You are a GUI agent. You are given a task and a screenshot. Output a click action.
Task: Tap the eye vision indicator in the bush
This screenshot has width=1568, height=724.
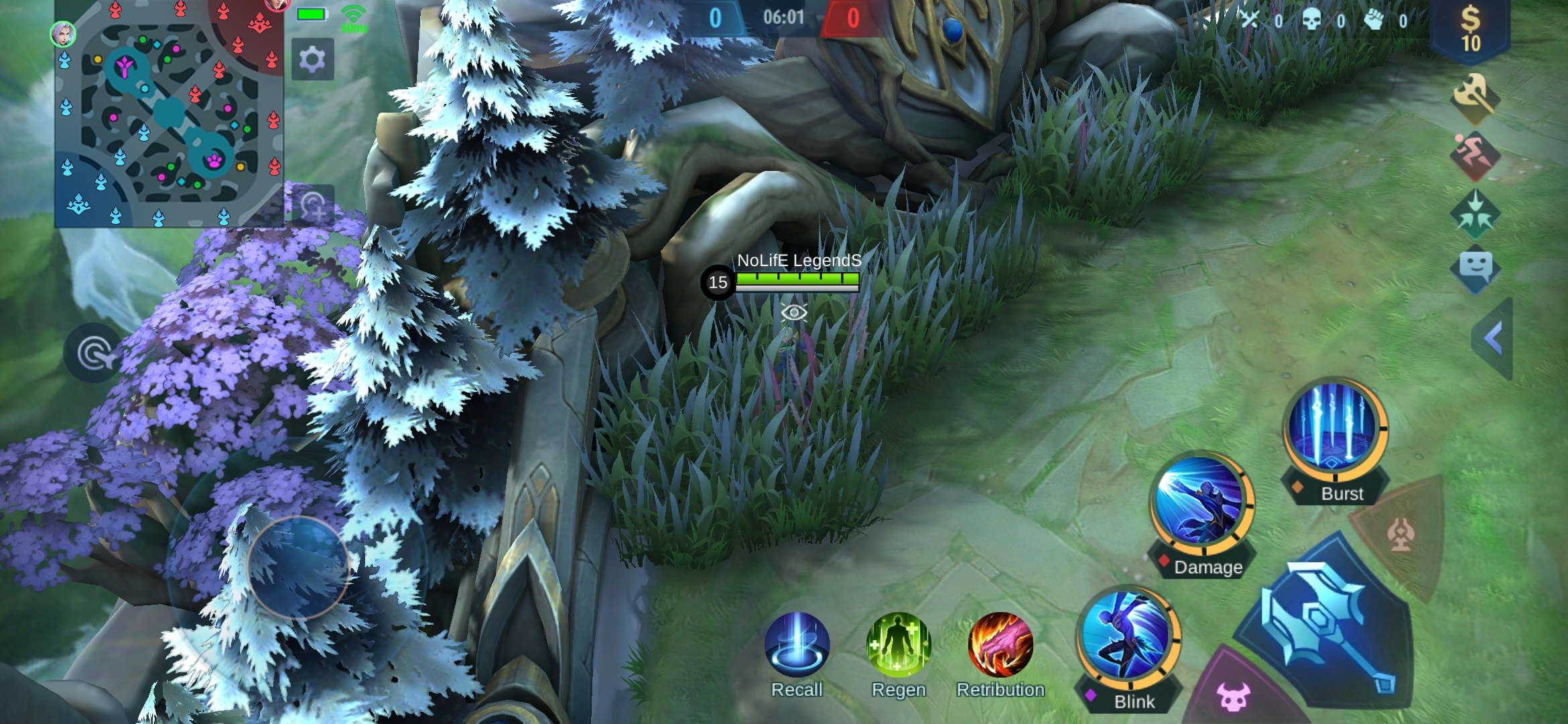[794, 312]
